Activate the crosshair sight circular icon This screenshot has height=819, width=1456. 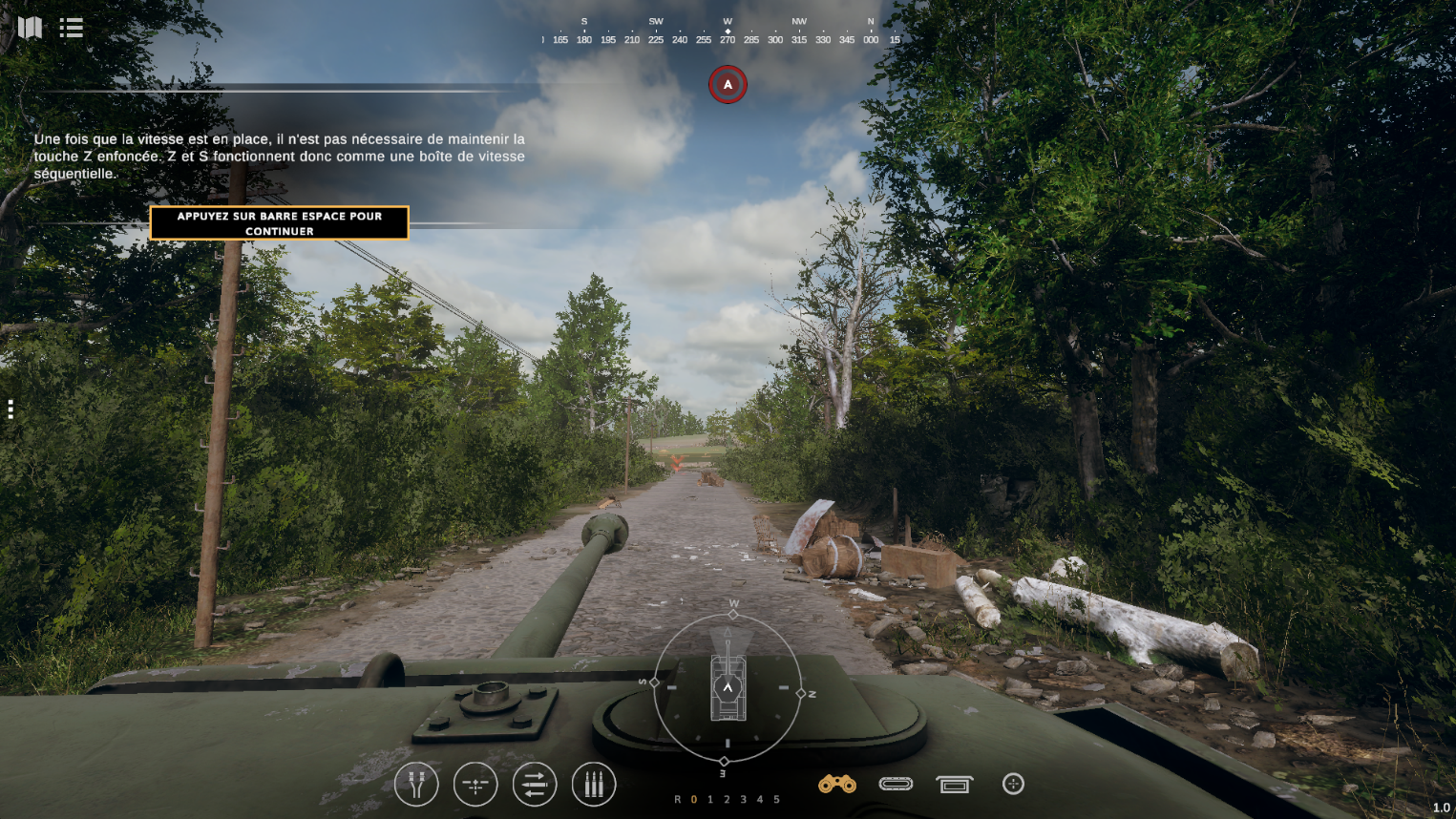pos(475,785)
